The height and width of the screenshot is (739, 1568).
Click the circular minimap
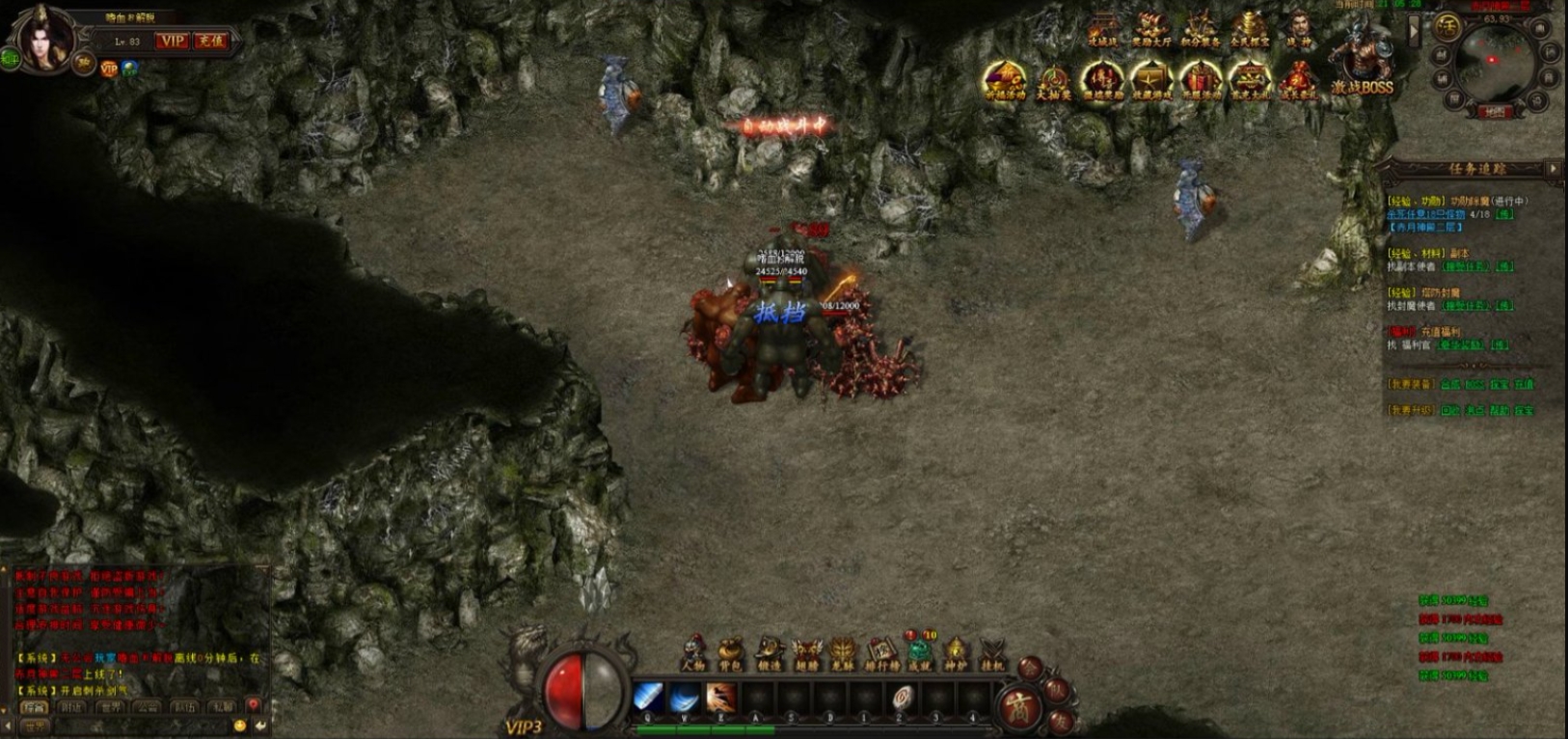[x=1494, y=63]
